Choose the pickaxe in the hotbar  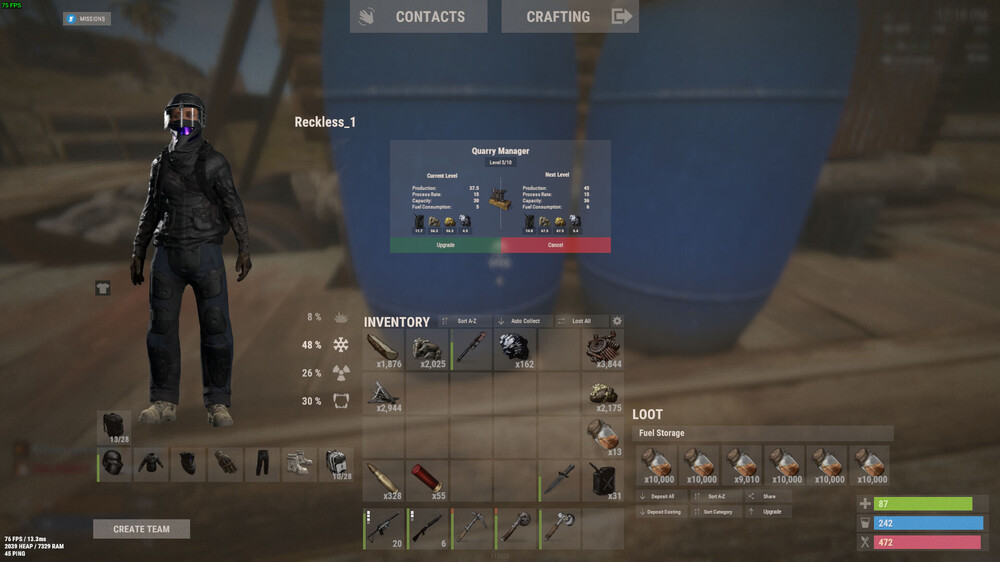(471, 528)
